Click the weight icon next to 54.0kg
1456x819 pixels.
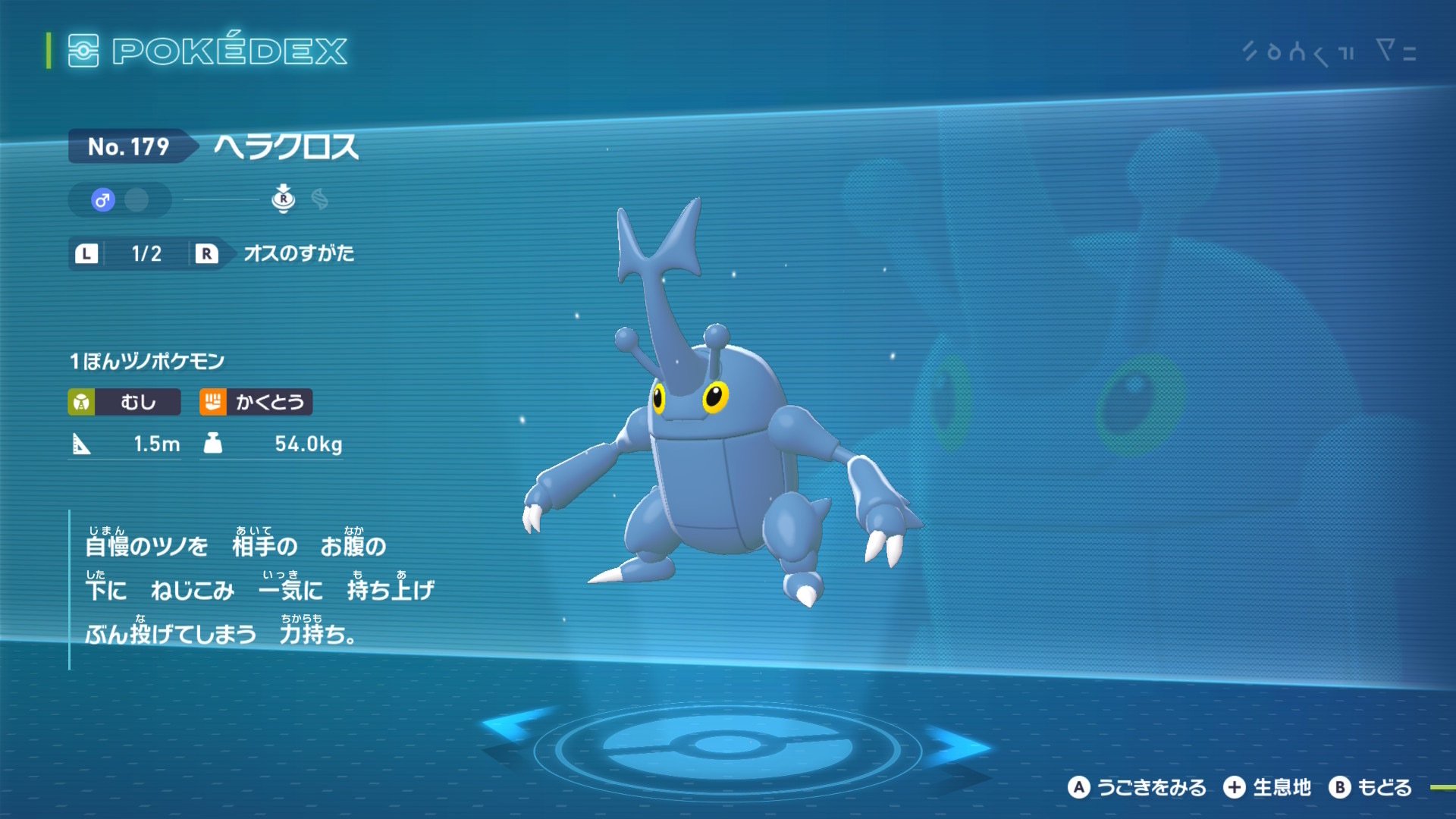click(215, 444)
